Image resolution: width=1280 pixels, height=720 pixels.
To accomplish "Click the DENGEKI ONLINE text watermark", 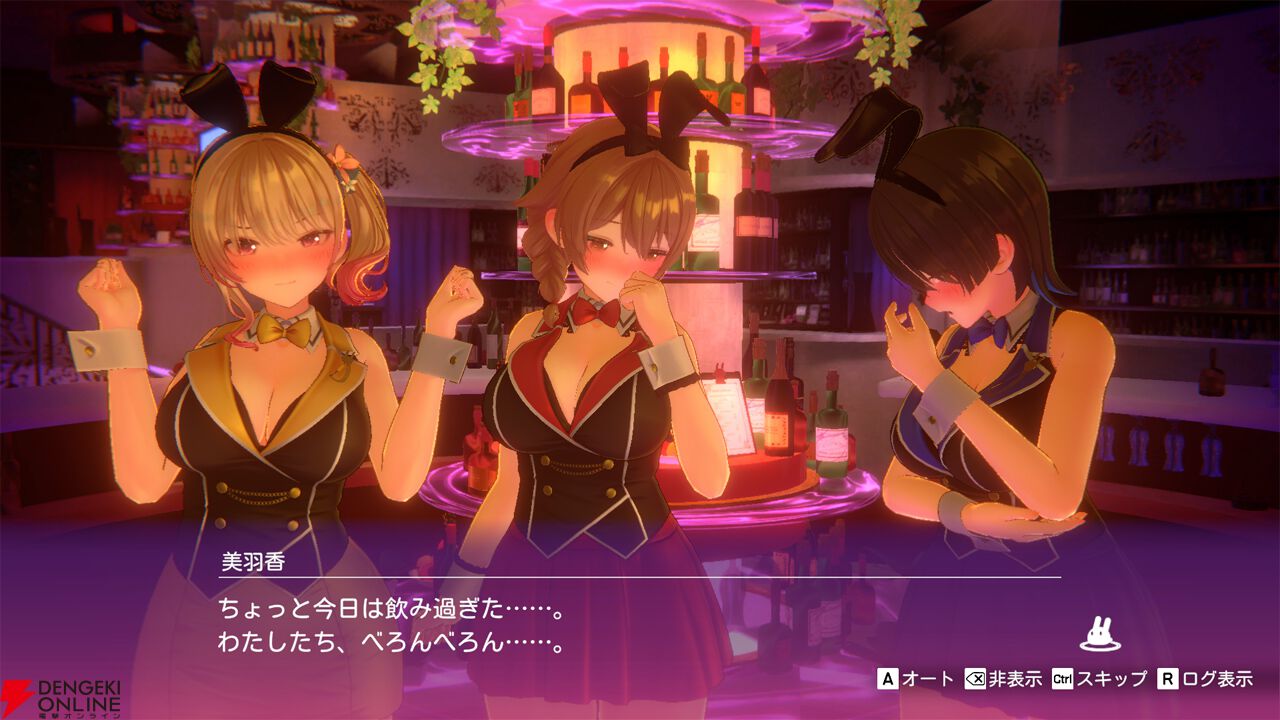I will click(77, 694).
